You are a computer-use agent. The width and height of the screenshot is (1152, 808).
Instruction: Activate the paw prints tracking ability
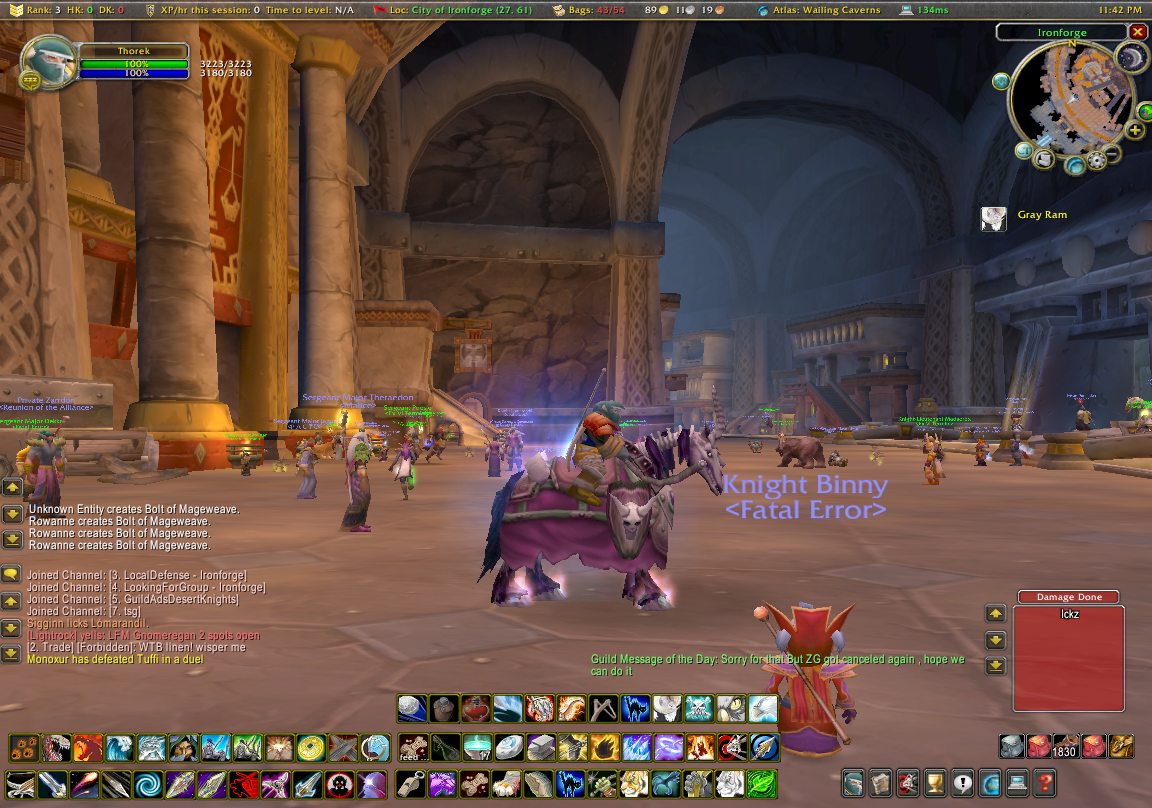pos(24,747)
